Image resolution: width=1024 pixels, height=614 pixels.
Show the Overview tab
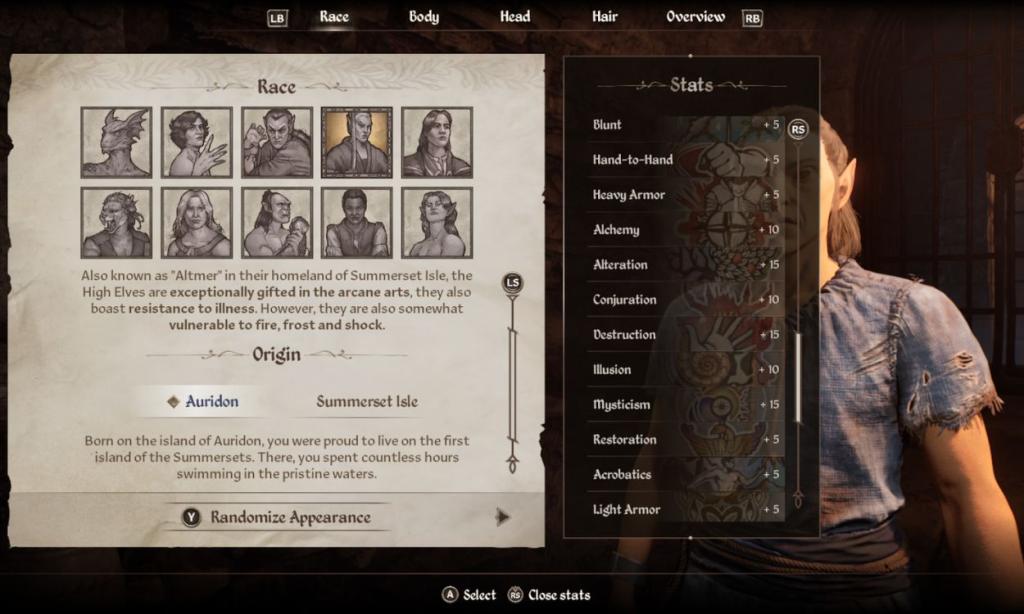(x=695, y=17)
